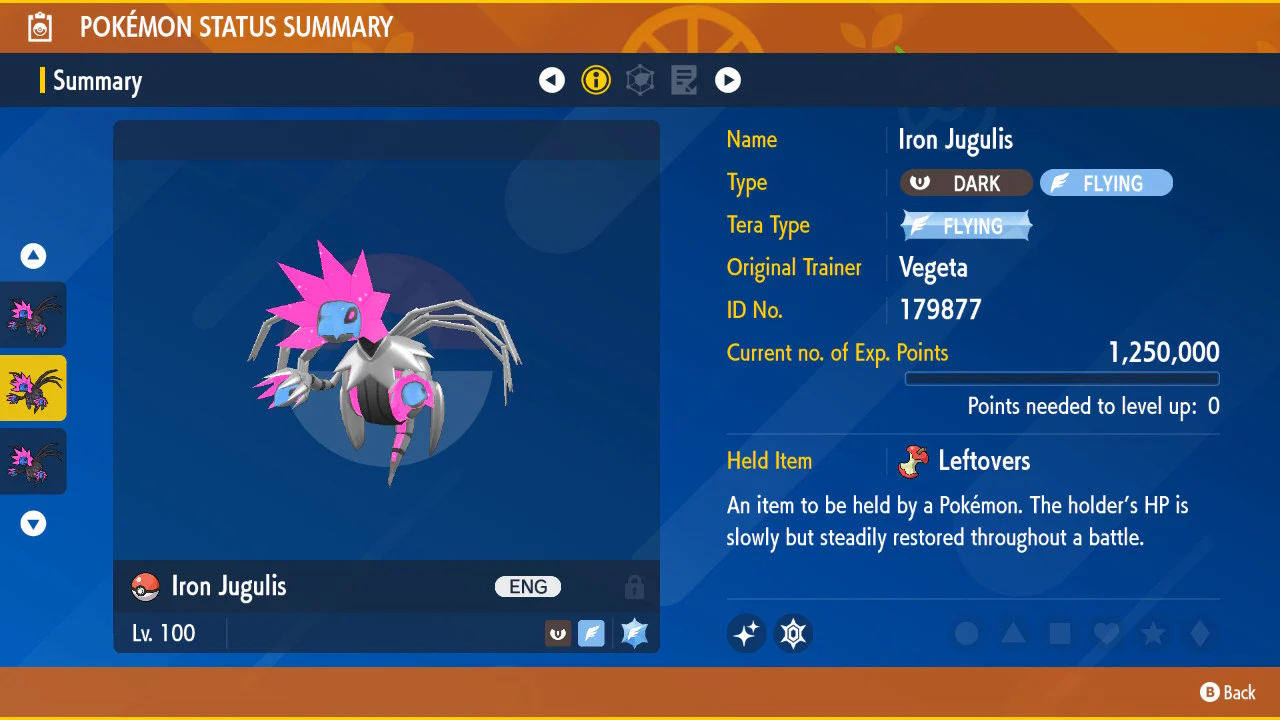The image size is (1280, 720).
Task: Choose the bottom Iron Jugulis party thumbnail
Action: 34,461
